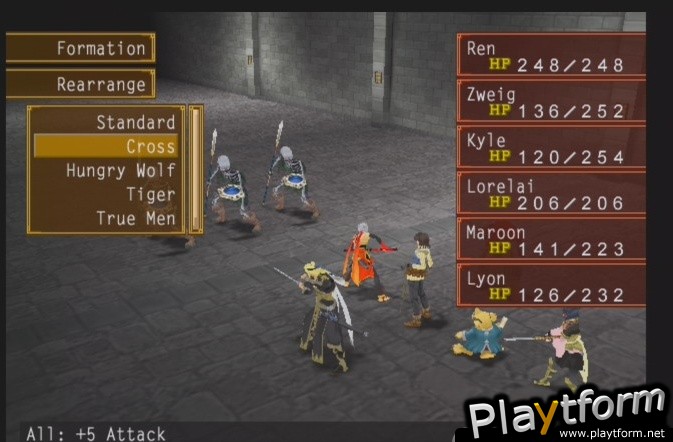Select Lyon's party status panel
The height and width of the screenshot is (442, 673).
click(551, 286)
